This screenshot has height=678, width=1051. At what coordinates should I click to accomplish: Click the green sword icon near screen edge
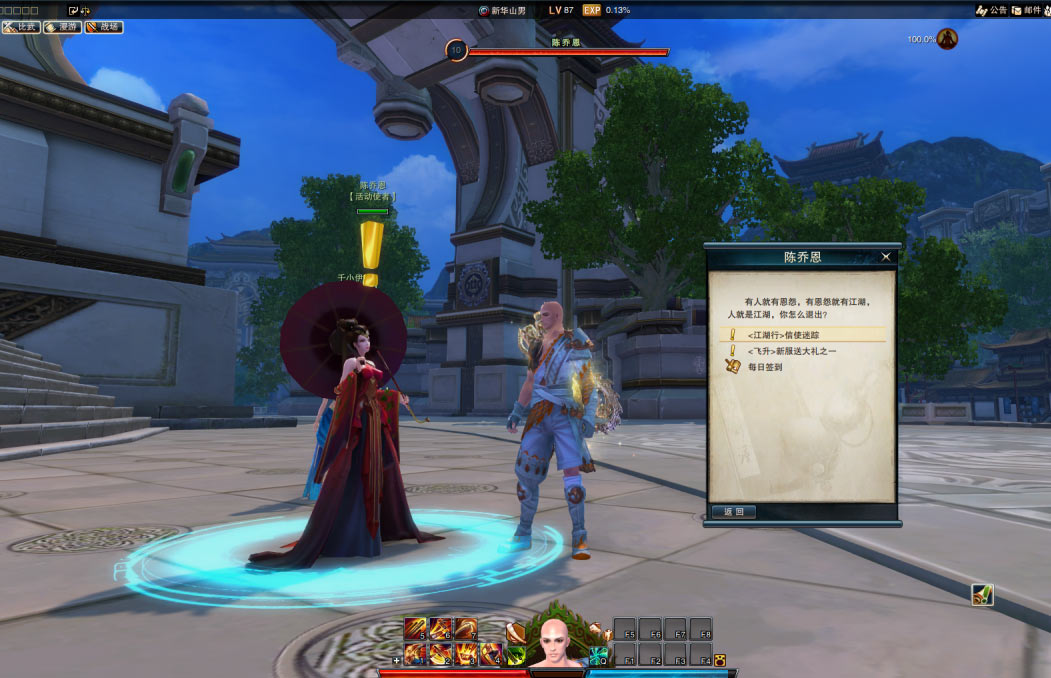982,595
